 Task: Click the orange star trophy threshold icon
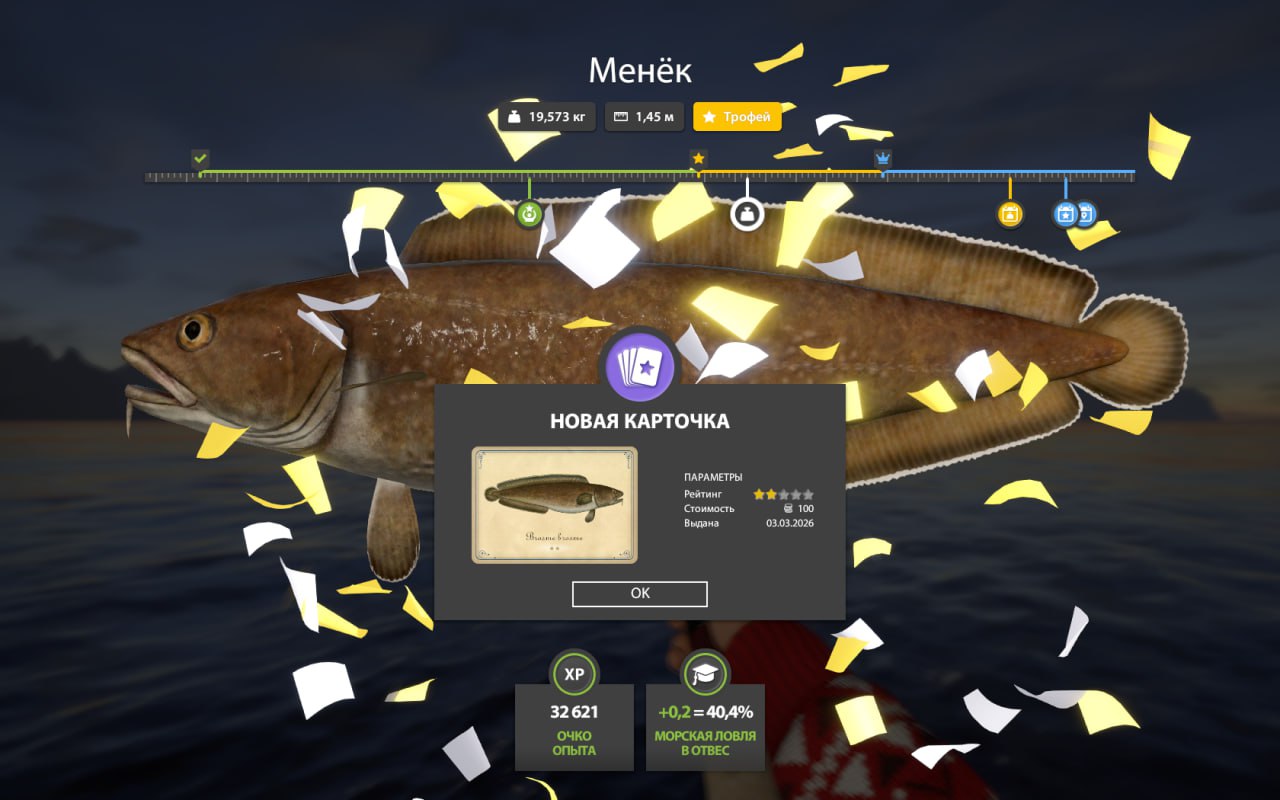(x=698, y=158)
